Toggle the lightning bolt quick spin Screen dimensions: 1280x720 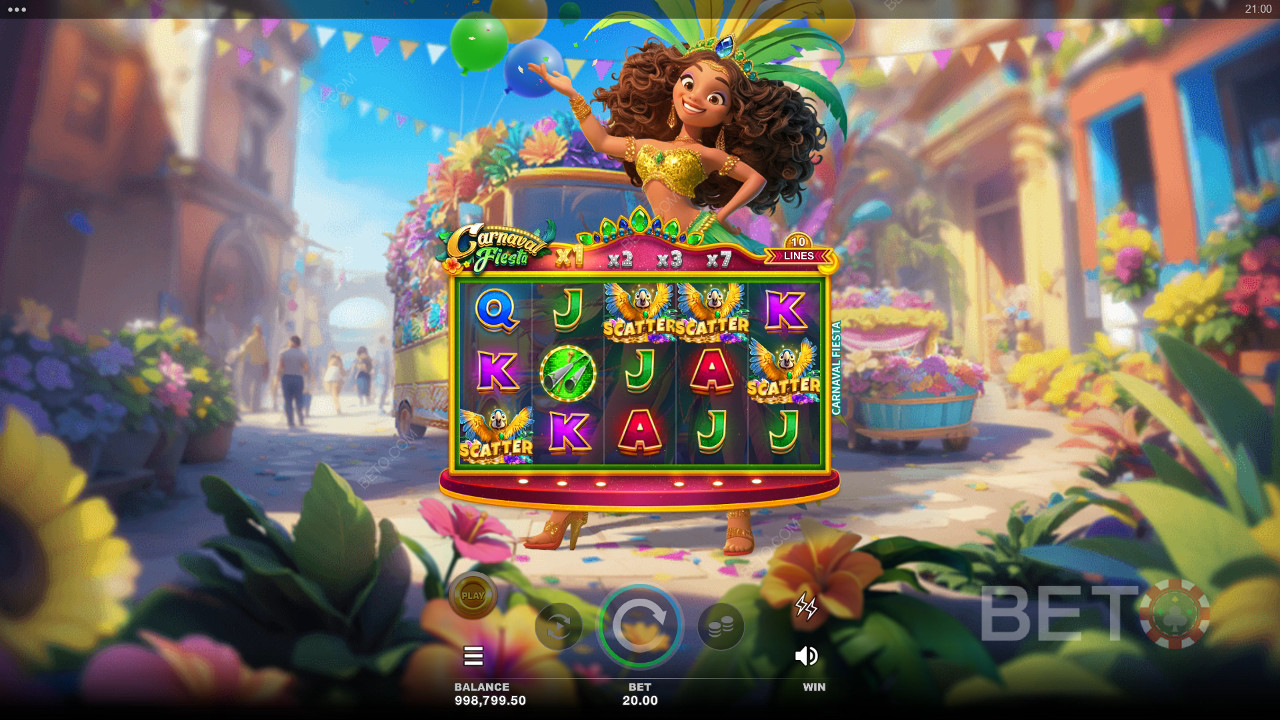point(806,606)
